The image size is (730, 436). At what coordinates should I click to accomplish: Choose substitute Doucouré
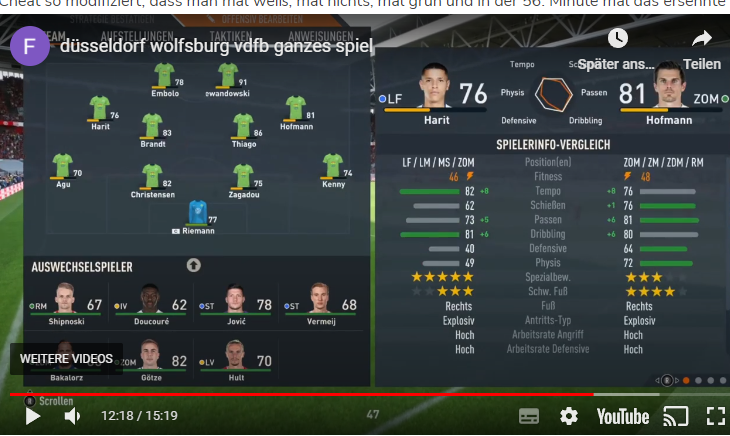click(151, 301)
